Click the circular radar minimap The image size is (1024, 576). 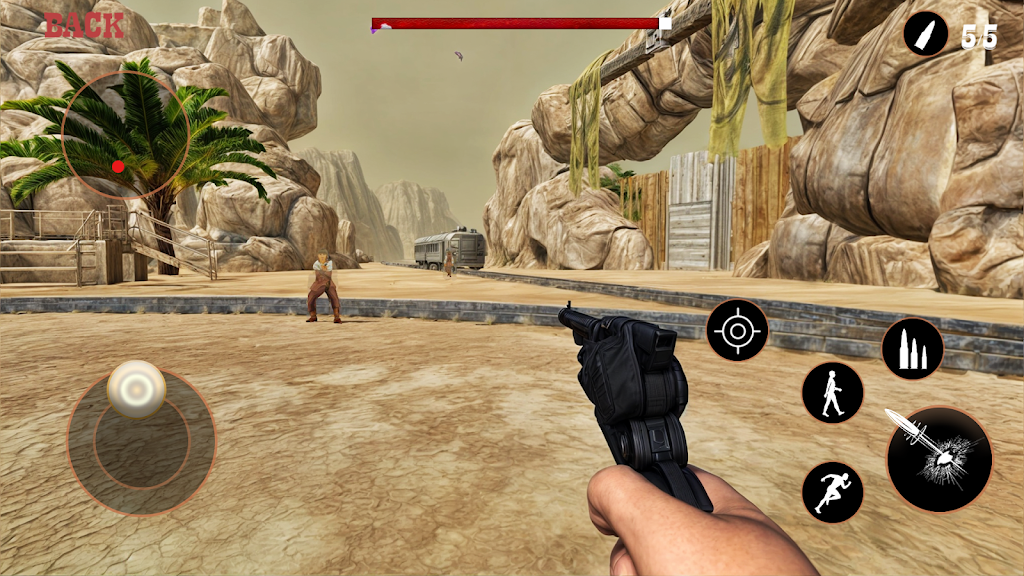126,135
